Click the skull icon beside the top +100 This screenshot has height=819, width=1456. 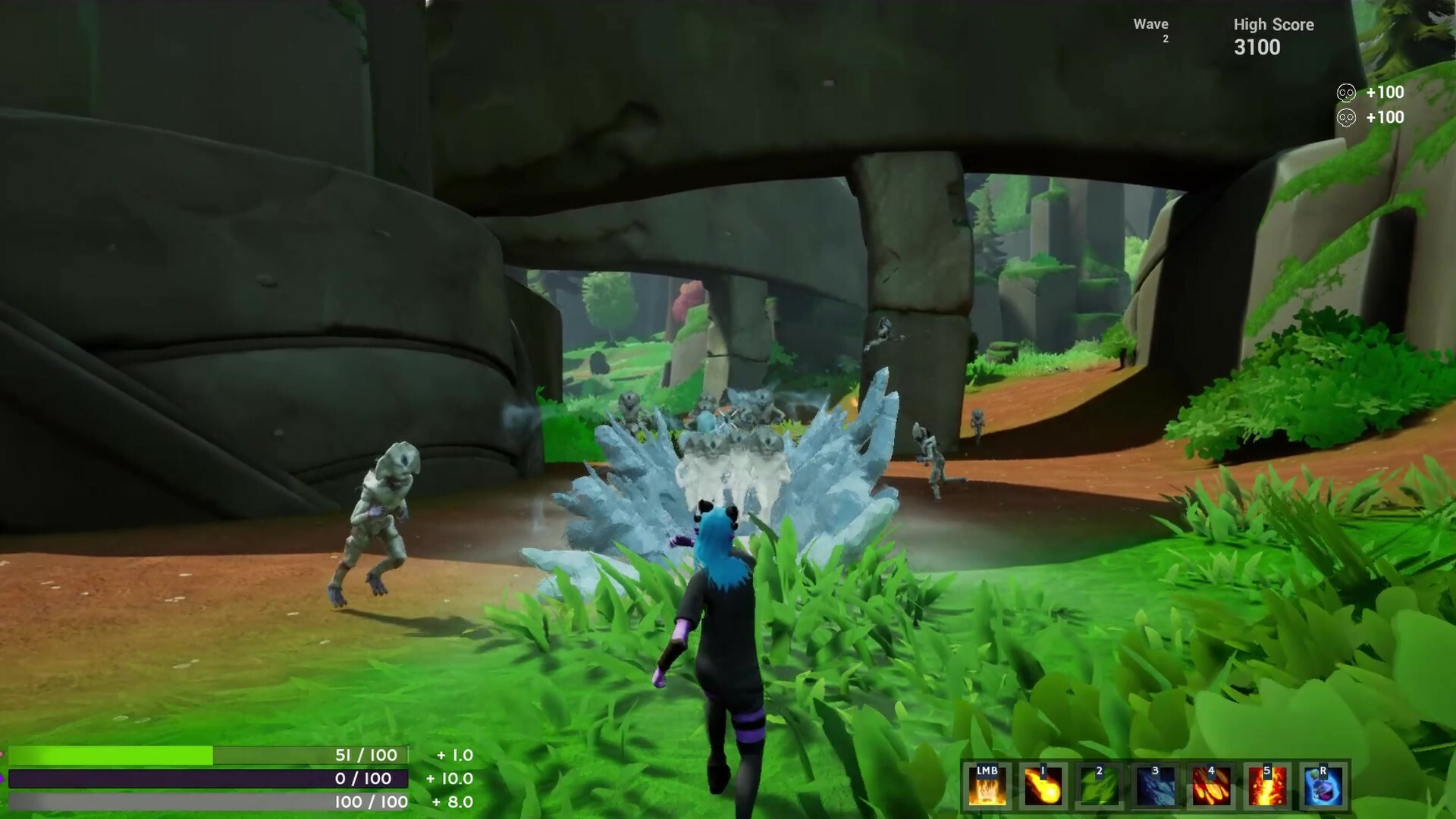click(1345, 93)
